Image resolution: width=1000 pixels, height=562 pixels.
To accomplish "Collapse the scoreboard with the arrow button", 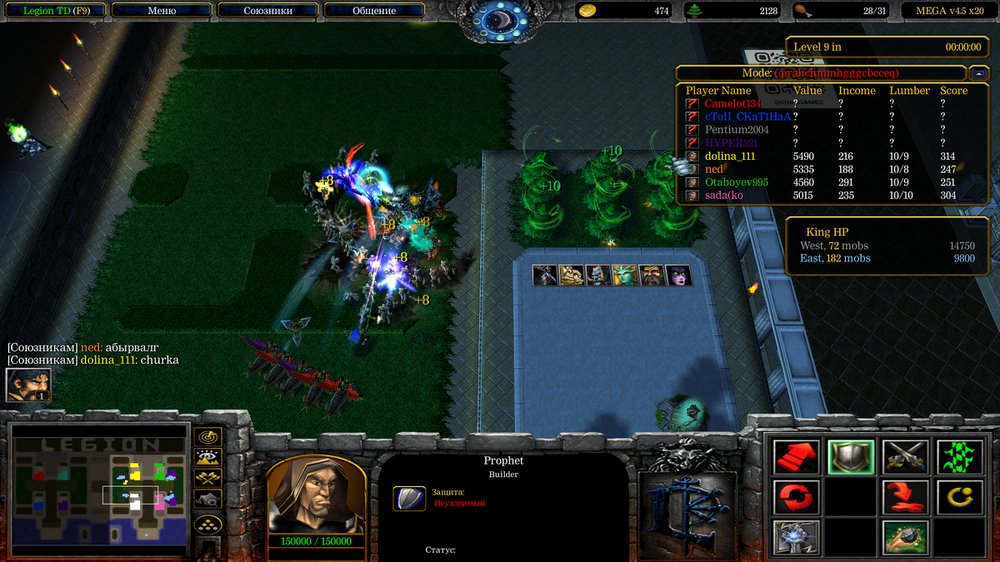I will pyautogui.click(x=977, y=73).
